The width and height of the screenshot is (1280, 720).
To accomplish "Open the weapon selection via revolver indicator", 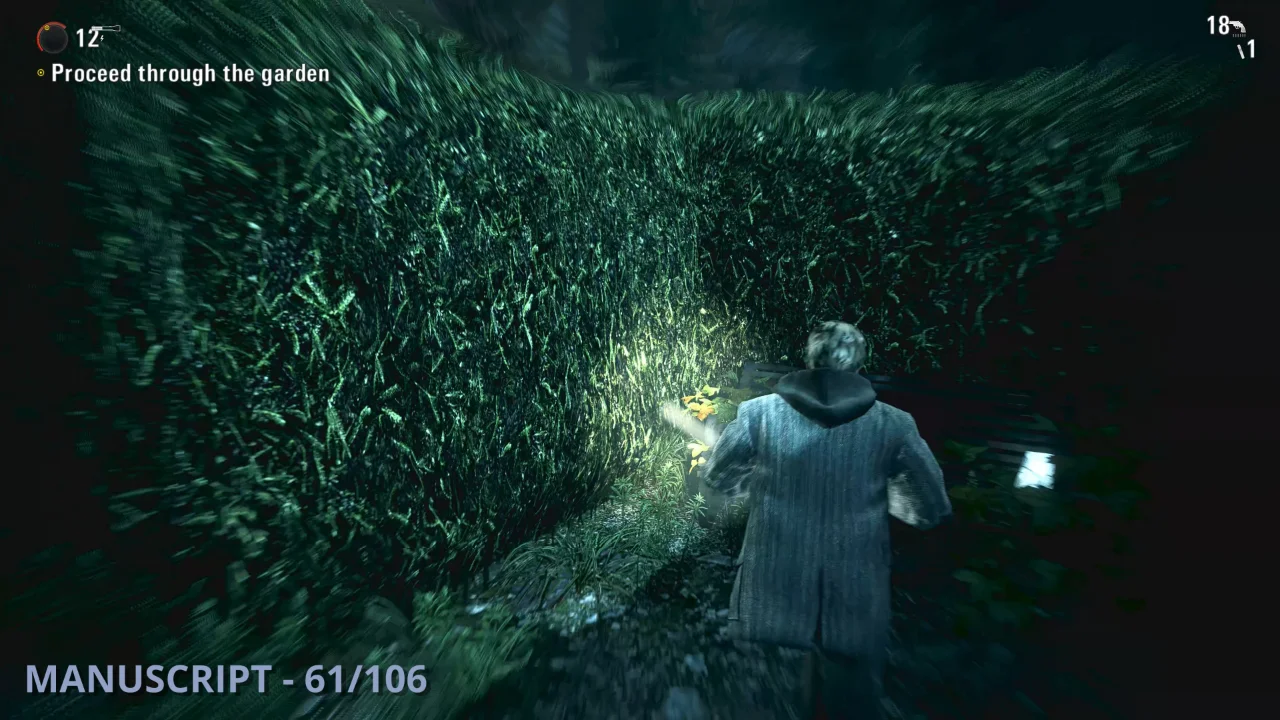I will click(x=1239, y=26).
